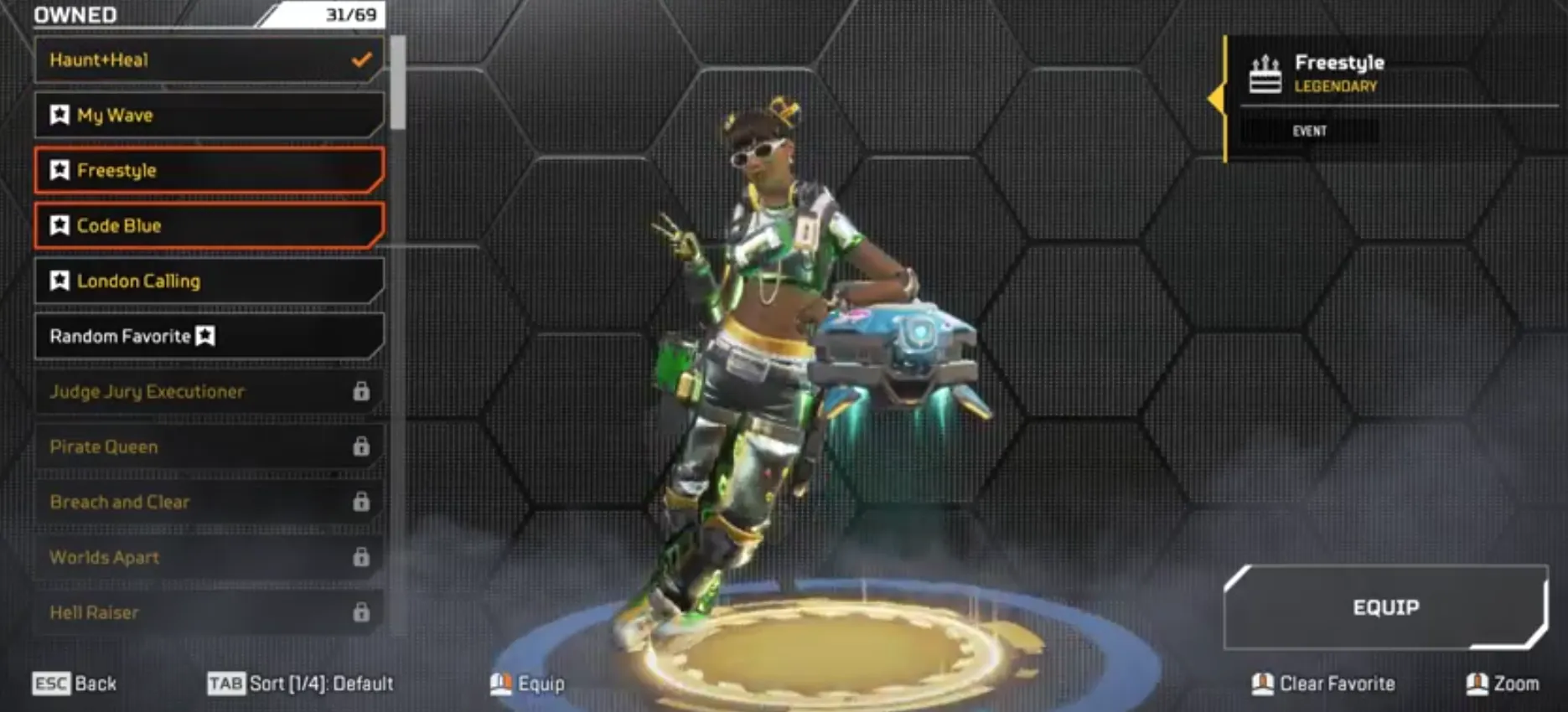1568x712 pixels.
Task: Click the lock icon on Pirate Queen
Action: click(x=361, y=446)
